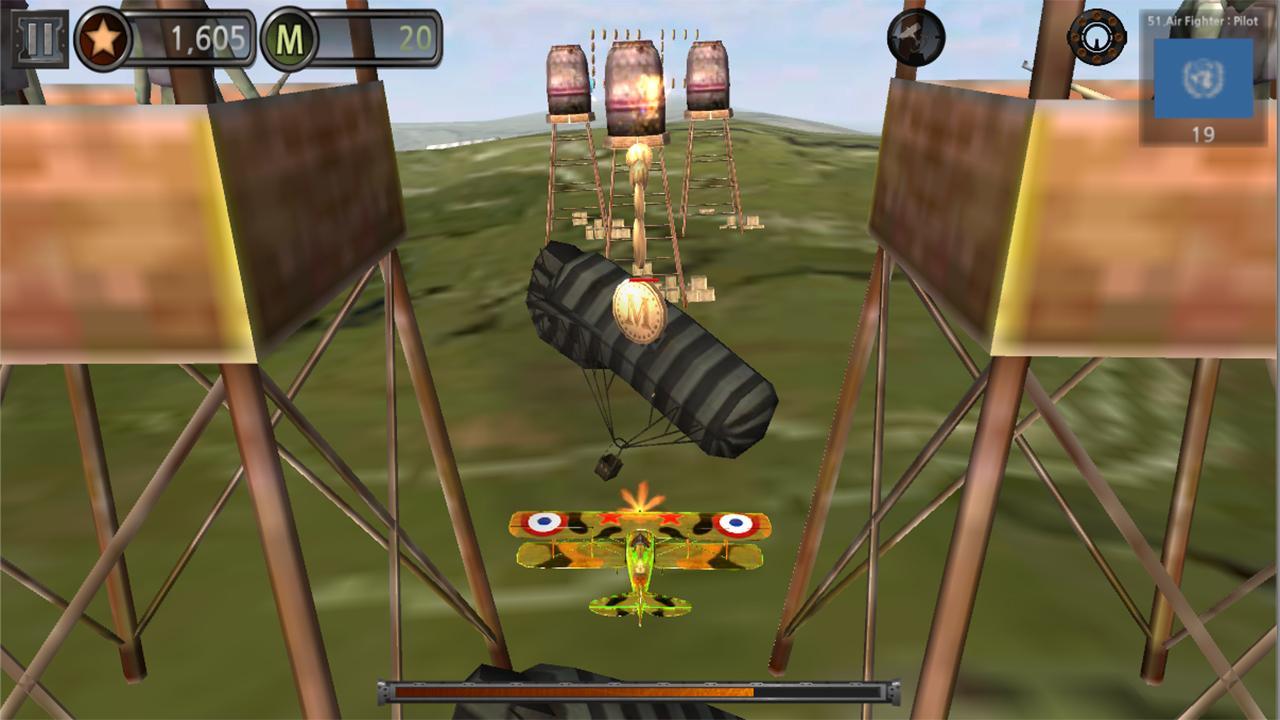Viewport: 1280px width, 720px height.
Task: Tap the pause button
Action: [x=38, y=39]
